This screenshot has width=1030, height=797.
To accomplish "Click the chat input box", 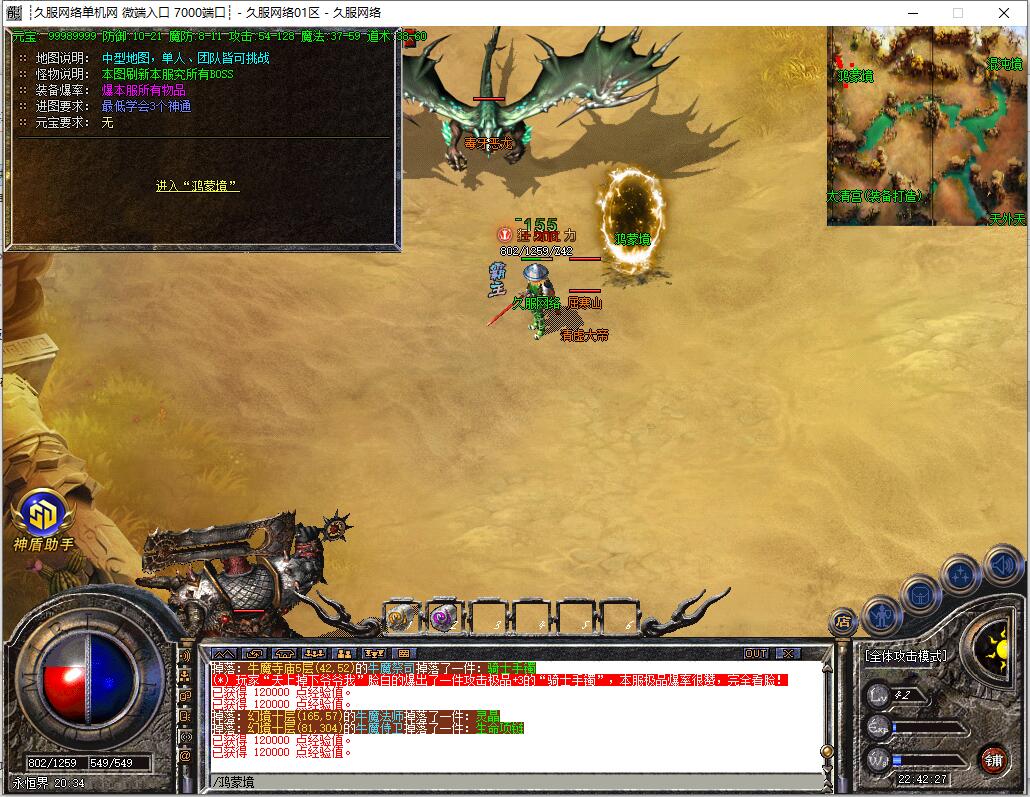I will coord(500,782).
